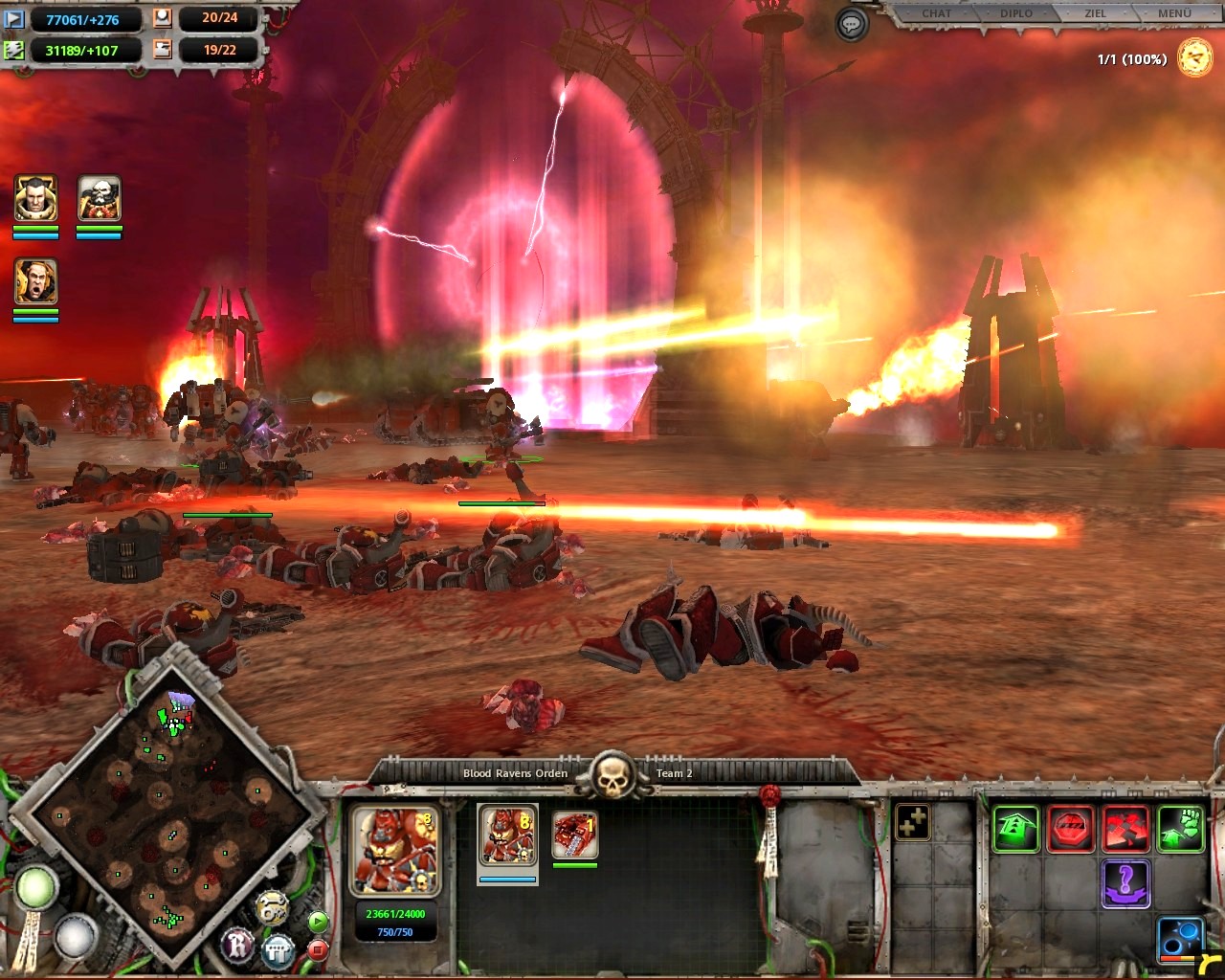Activate the red crossed-arrows attack command
The width and height of the screenshot is (1225, 980).
pyautogui.click(x=1125, y=829)
